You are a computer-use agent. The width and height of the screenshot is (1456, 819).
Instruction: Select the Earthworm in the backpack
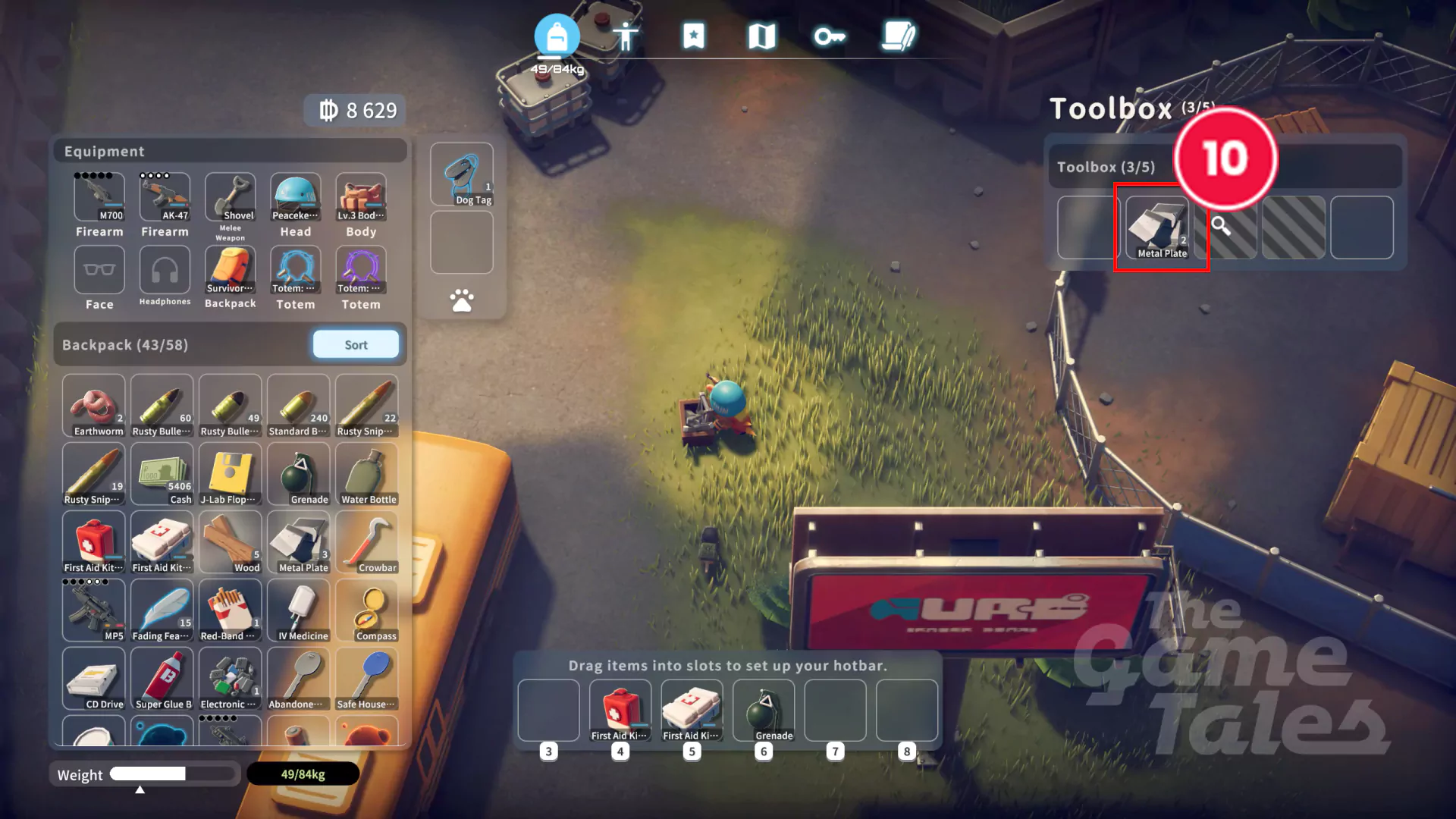click(x=94, y=406)
